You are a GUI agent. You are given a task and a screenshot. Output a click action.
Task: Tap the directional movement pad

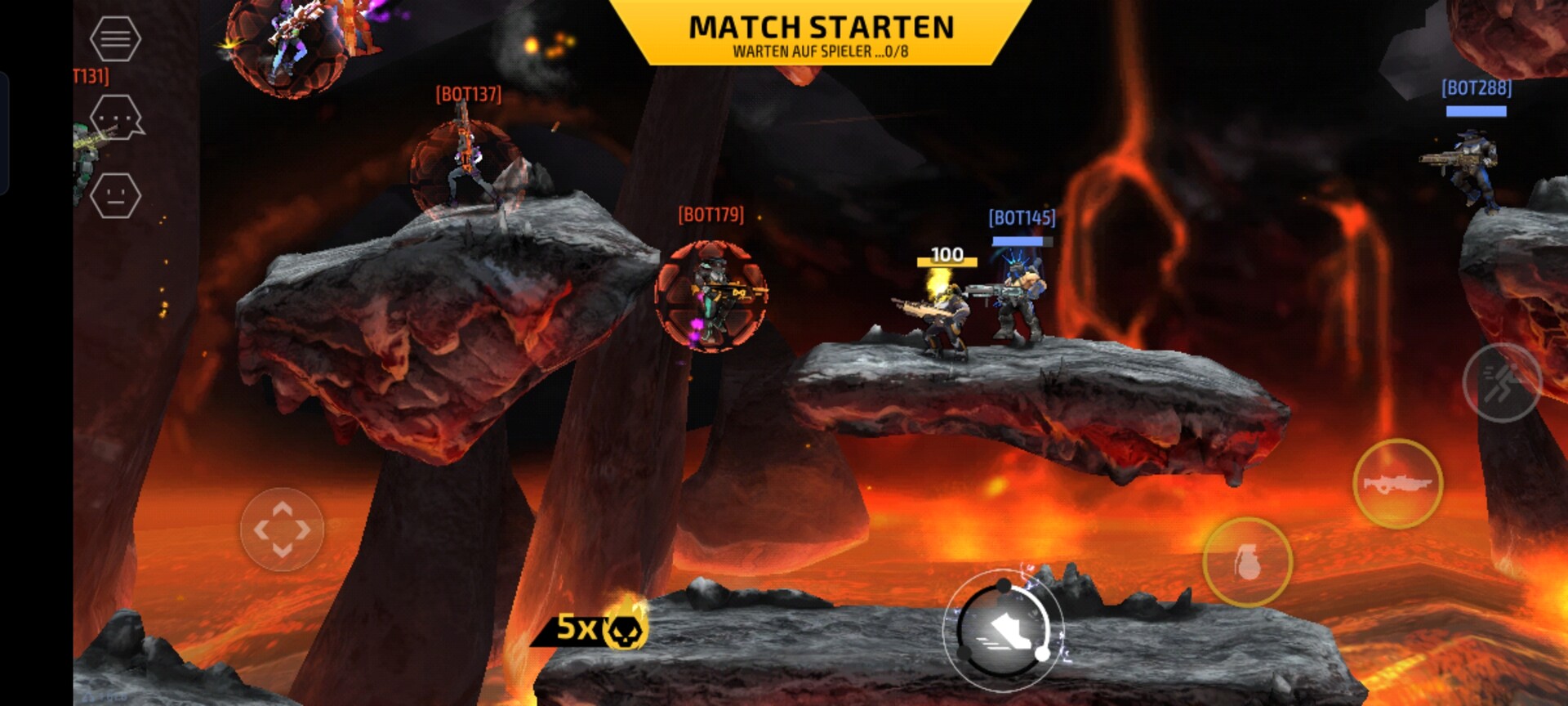(282, 529)
